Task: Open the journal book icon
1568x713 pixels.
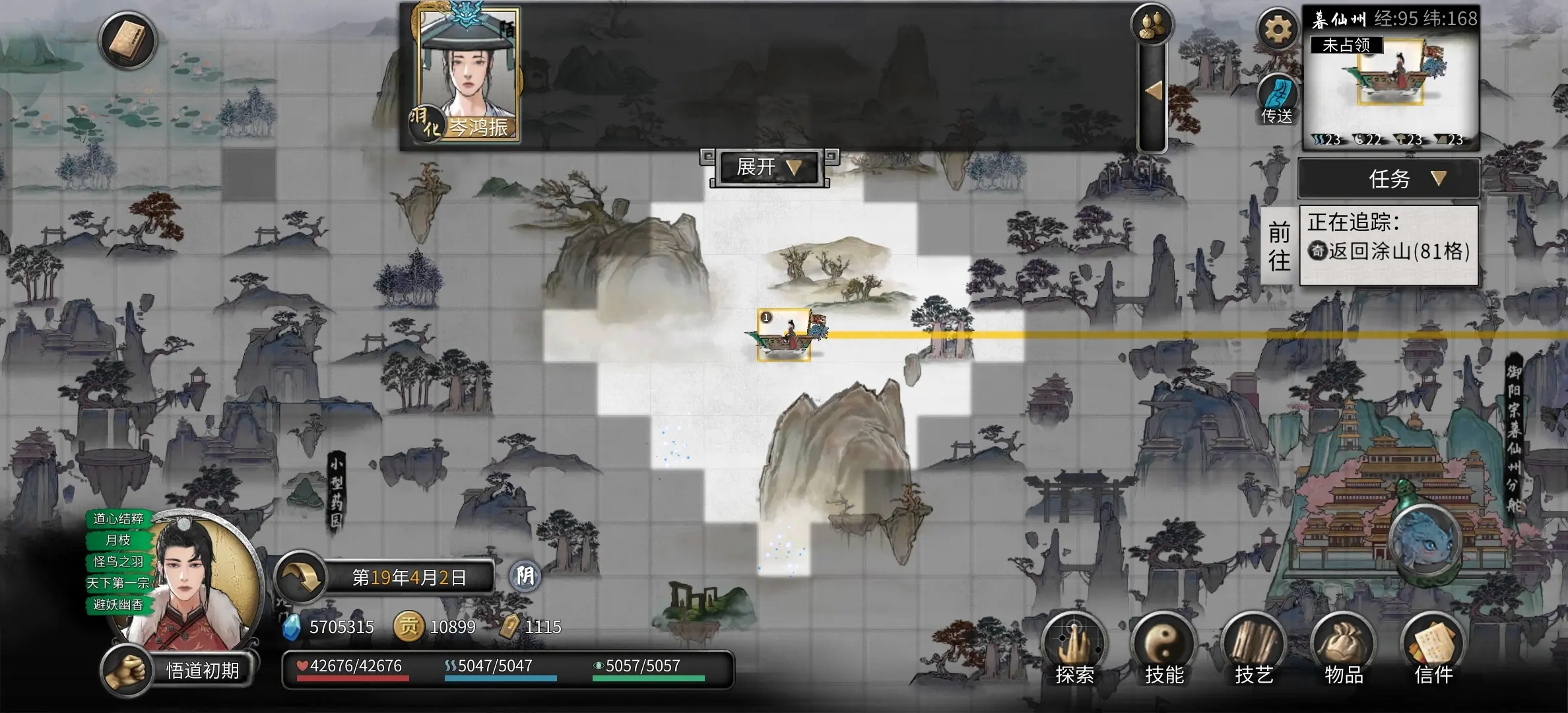Action: point(127,41)
